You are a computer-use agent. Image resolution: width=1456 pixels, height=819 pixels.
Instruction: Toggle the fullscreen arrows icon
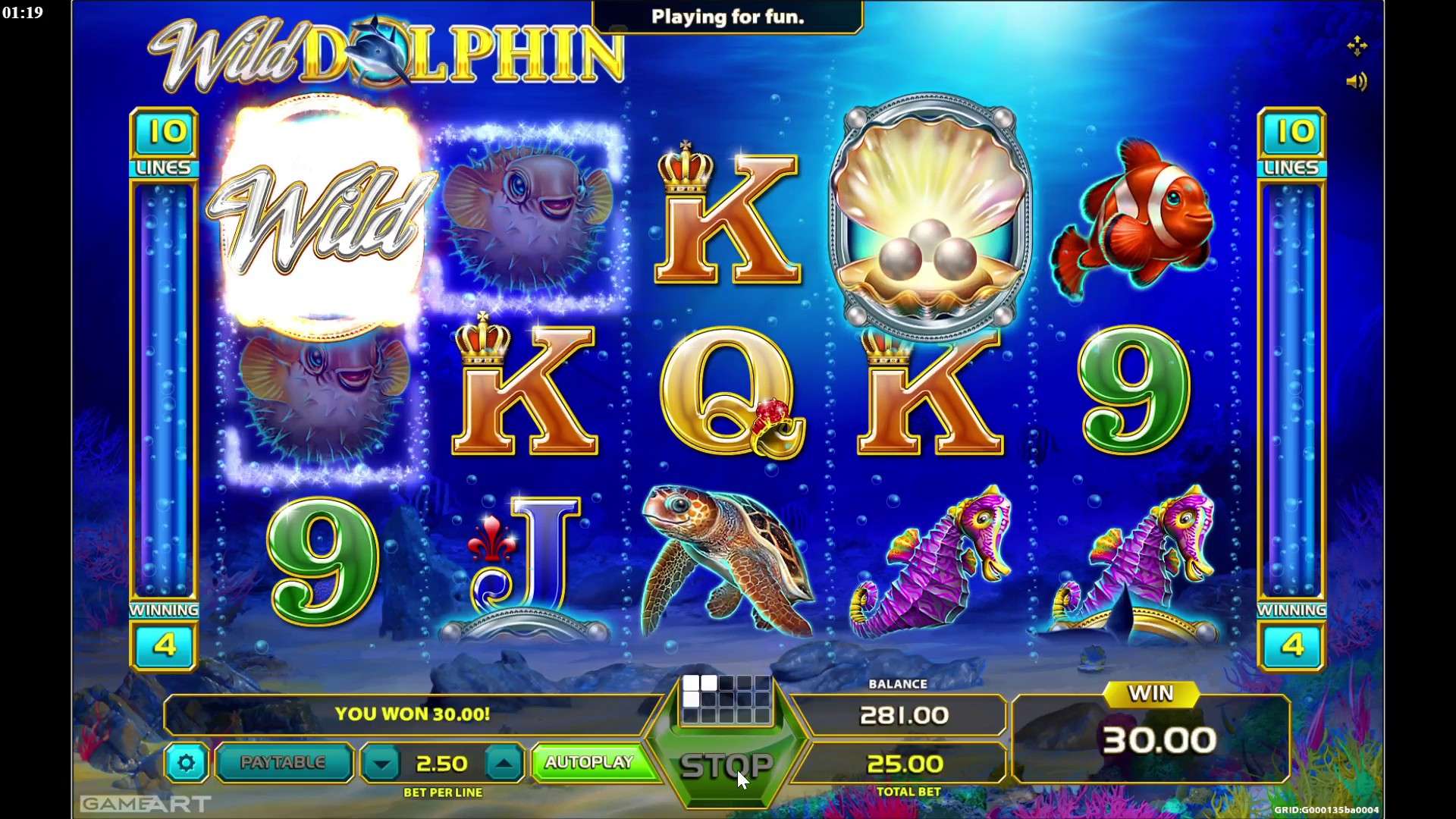point(1357,45)
